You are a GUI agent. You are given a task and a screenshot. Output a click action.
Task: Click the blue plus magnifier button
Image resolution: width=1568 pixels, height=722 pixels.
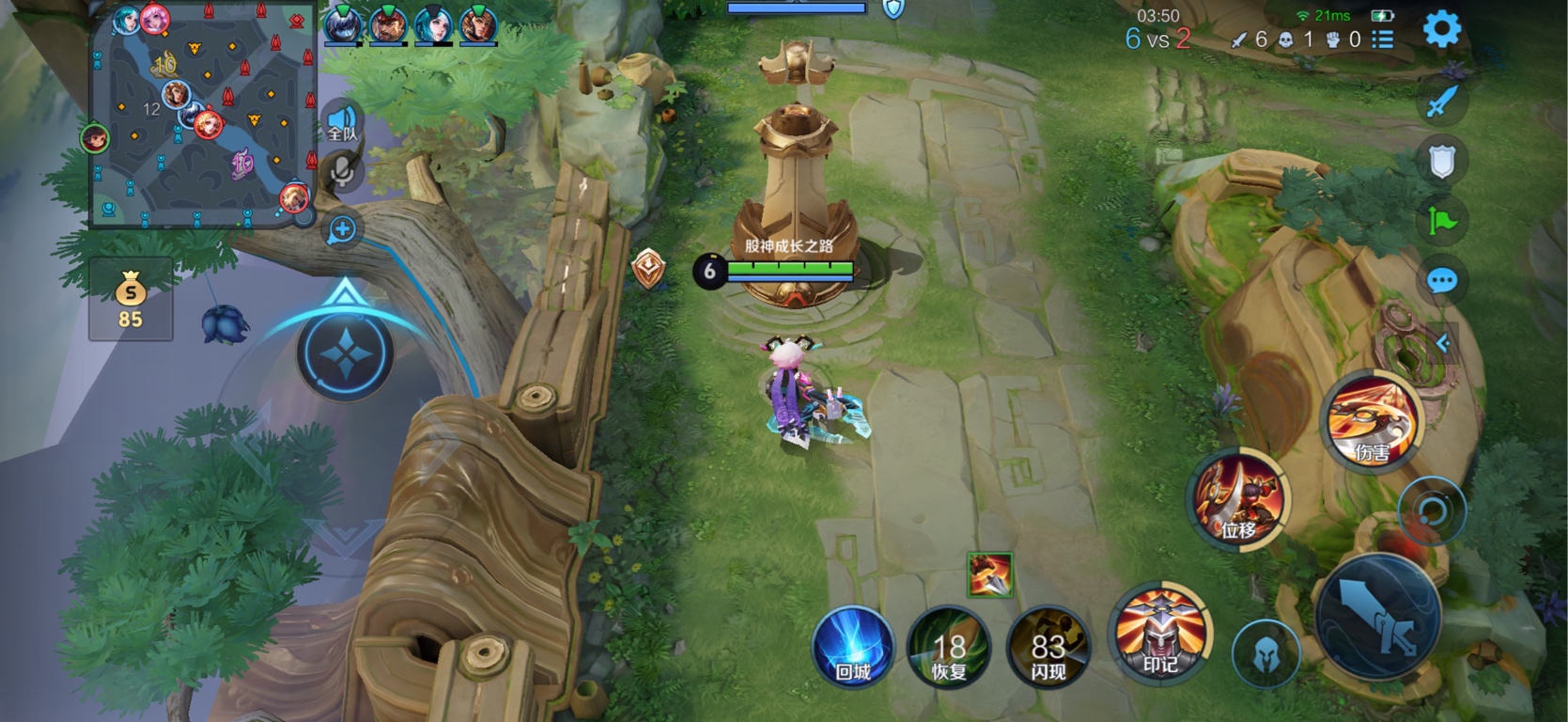[342, 229]
